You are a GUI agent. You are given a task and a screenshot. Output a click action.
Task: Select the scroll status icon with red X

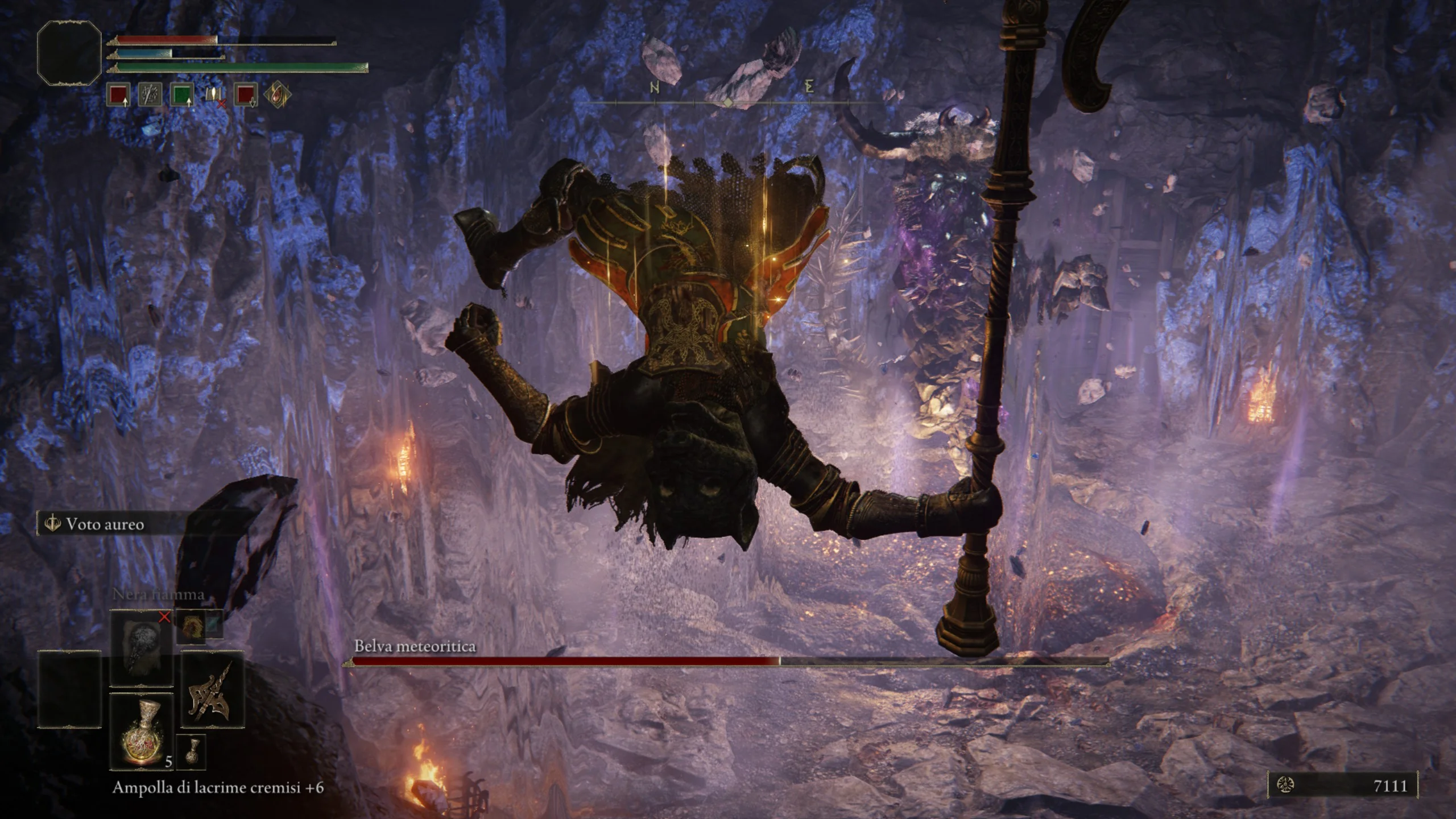click(x=214, y=95)
